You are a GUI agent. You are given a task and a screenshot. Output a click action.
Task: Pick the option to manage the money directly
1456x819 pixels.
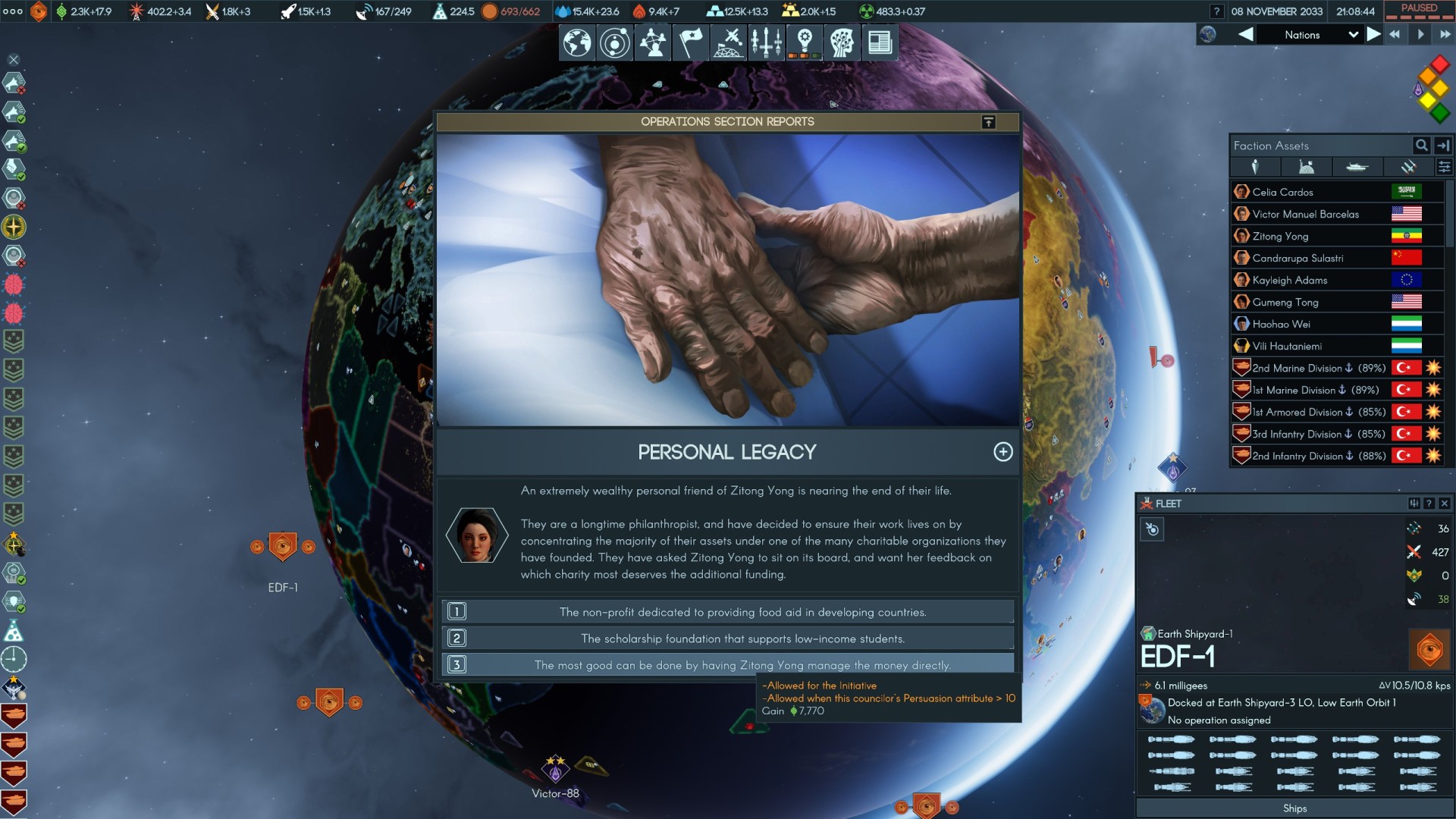coord(742,665)
